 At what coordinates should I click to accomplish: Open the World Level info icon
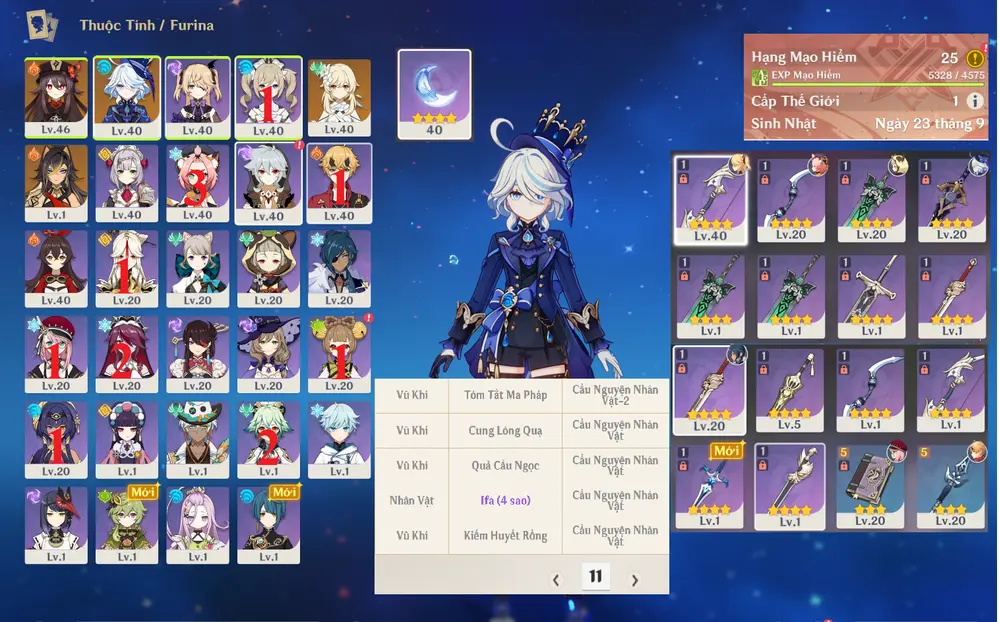coord(975,101)
